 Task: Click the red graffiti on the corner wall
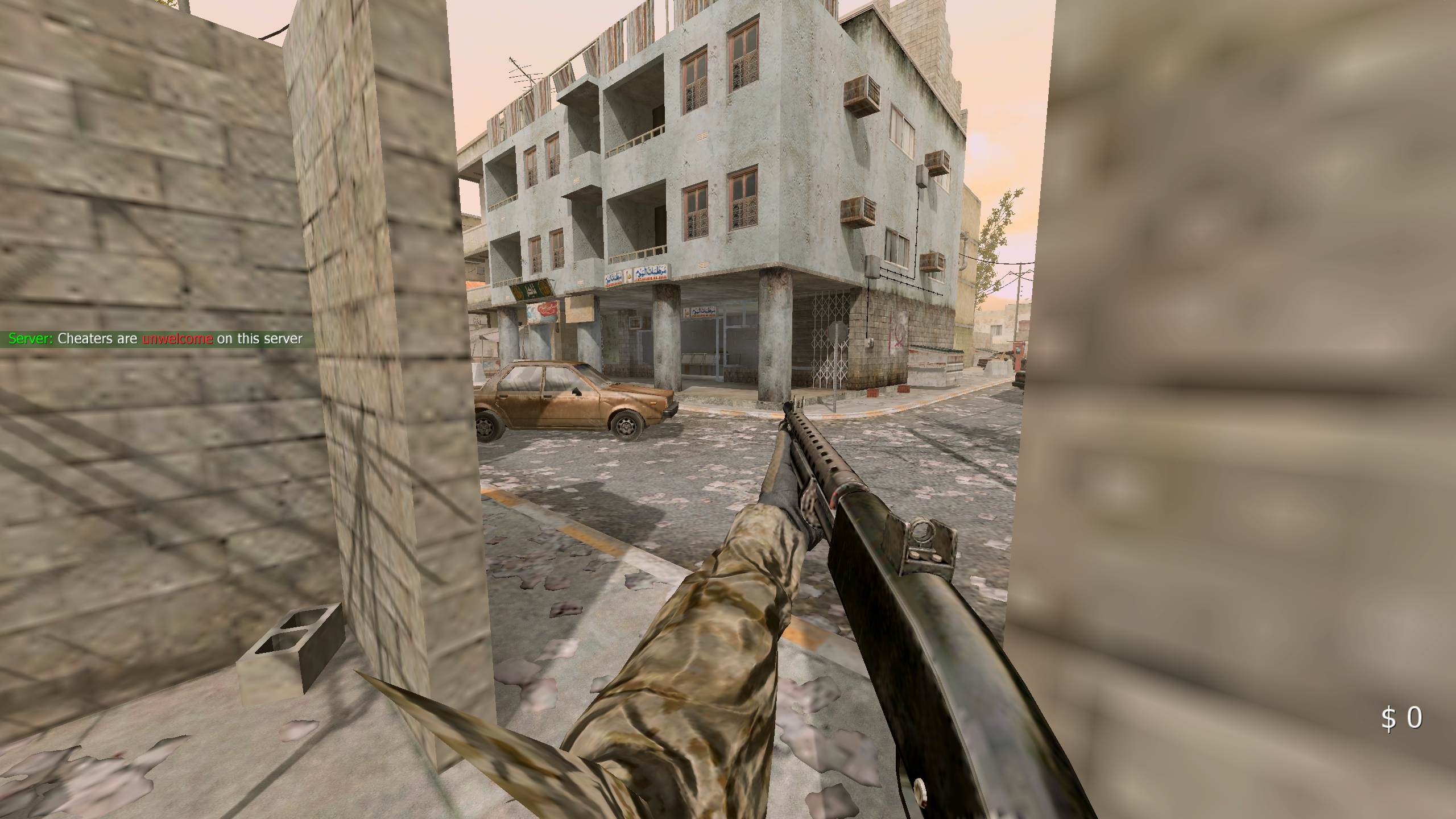897,334
